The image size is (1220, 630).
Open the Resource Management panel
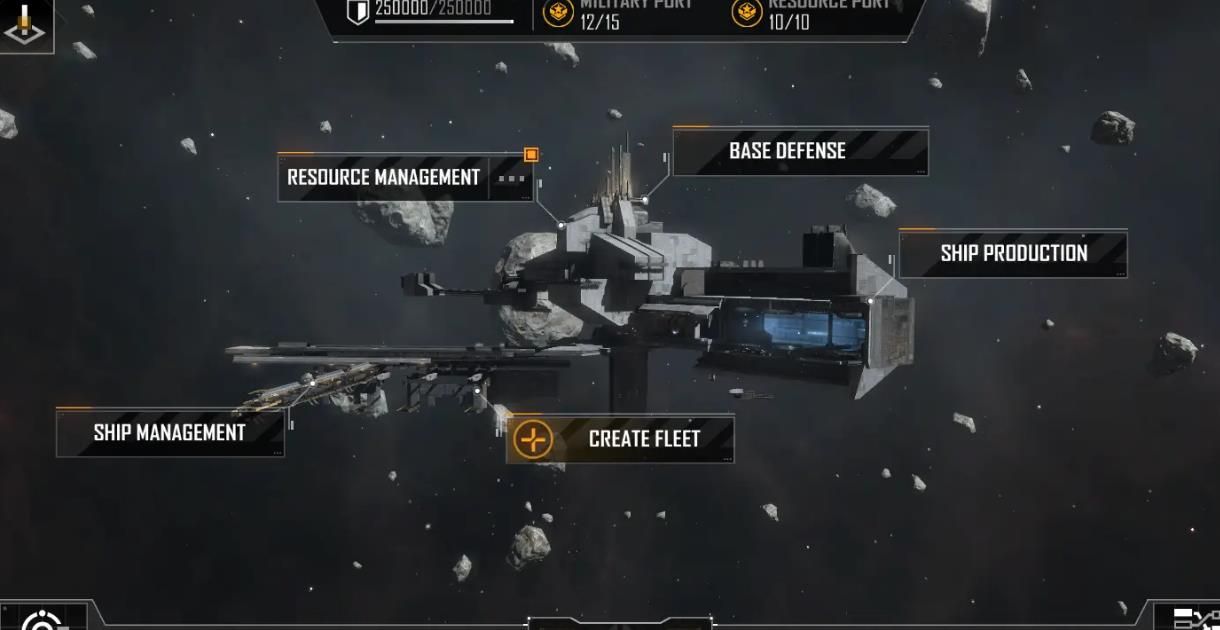point(383,178)
